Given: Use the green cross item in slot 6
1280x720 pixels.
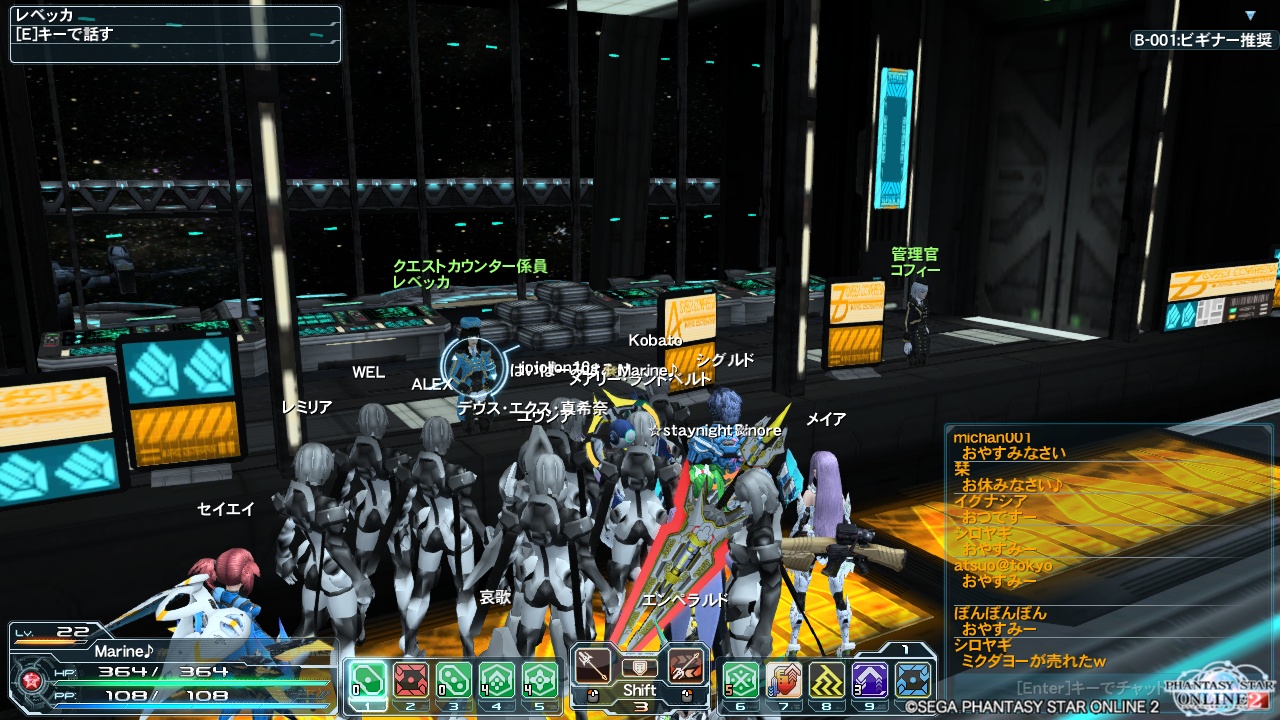Looking at the screenshot, I should tap(741, 680).
